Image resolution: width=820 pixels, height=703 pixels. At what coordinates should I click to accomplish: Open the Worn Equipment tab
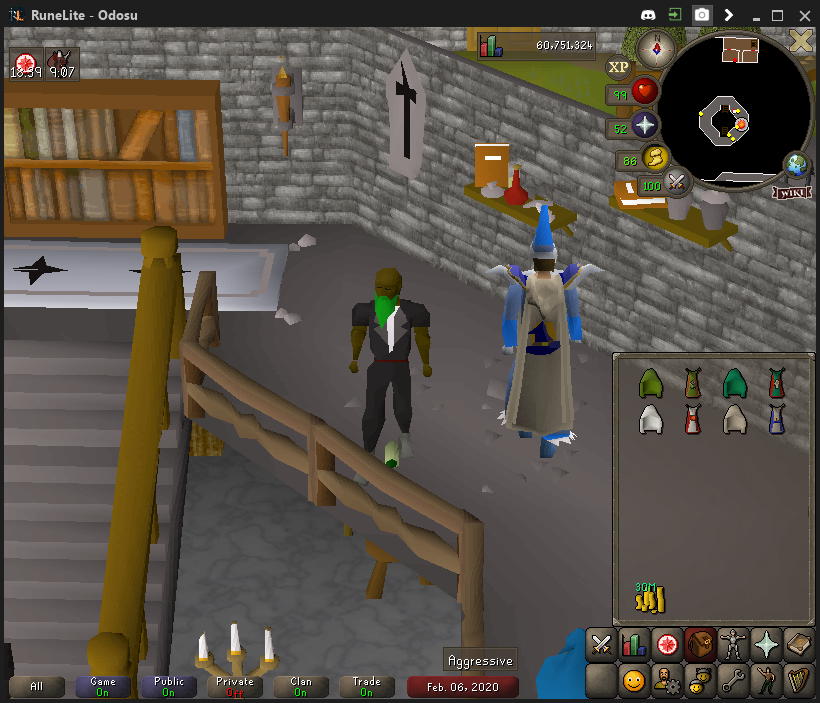(733, 644)
